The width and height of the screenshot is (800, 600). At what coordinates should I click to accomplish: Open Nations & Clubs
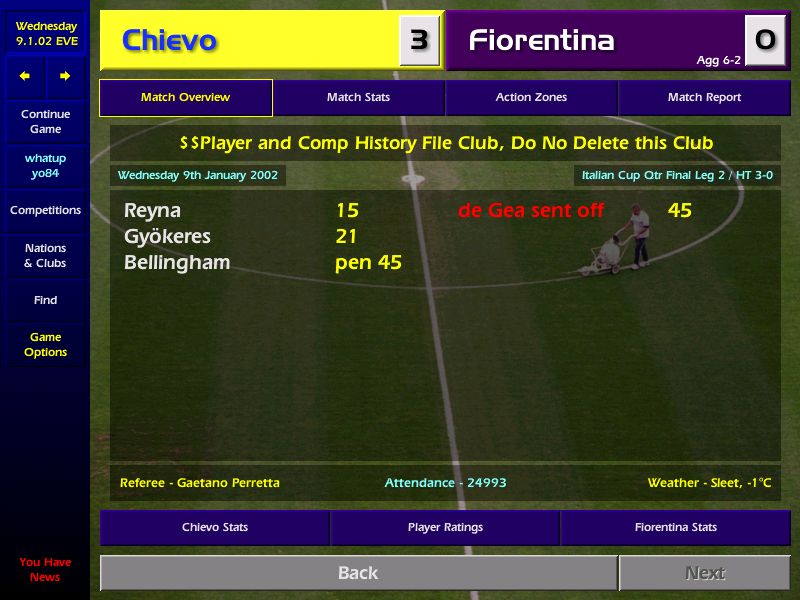[45, 256]
